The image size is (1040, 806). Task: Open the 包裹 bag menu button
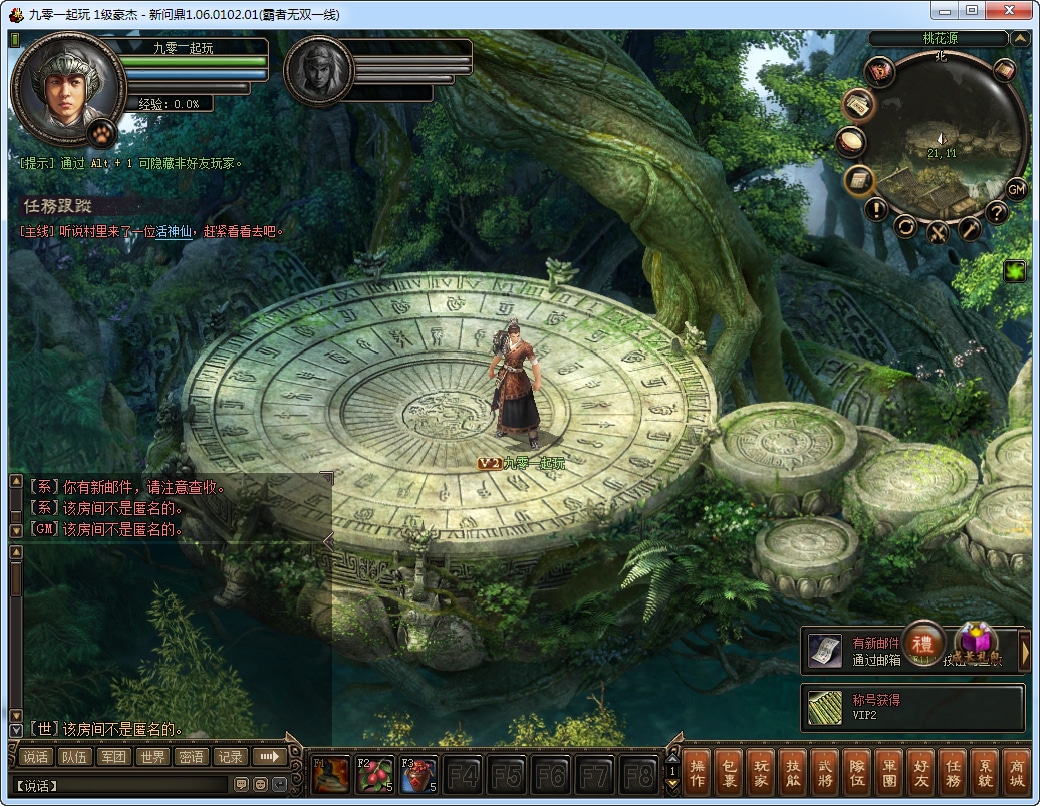pyautogui.click(x=729, y=773)
